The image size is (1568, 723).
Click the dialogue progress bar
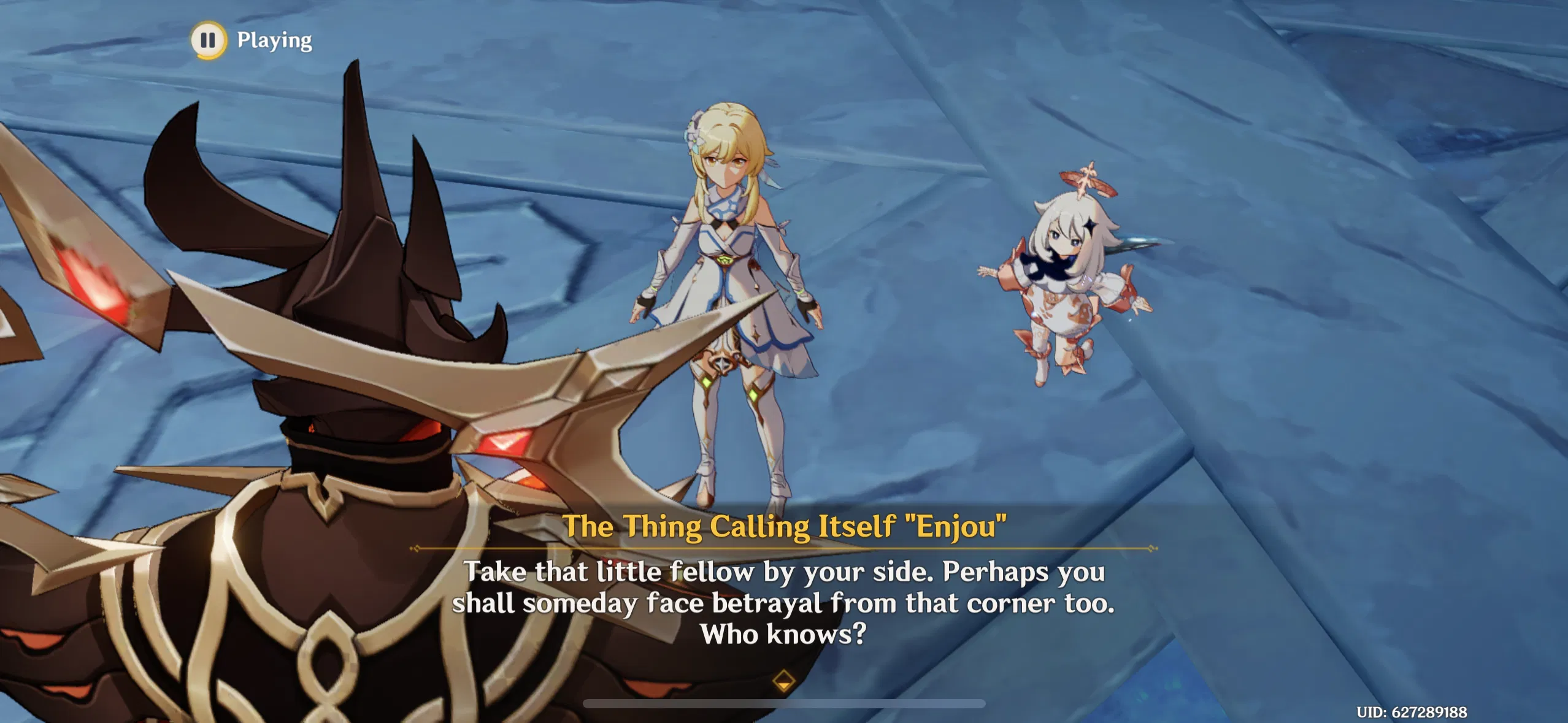[x=784, y=703]
